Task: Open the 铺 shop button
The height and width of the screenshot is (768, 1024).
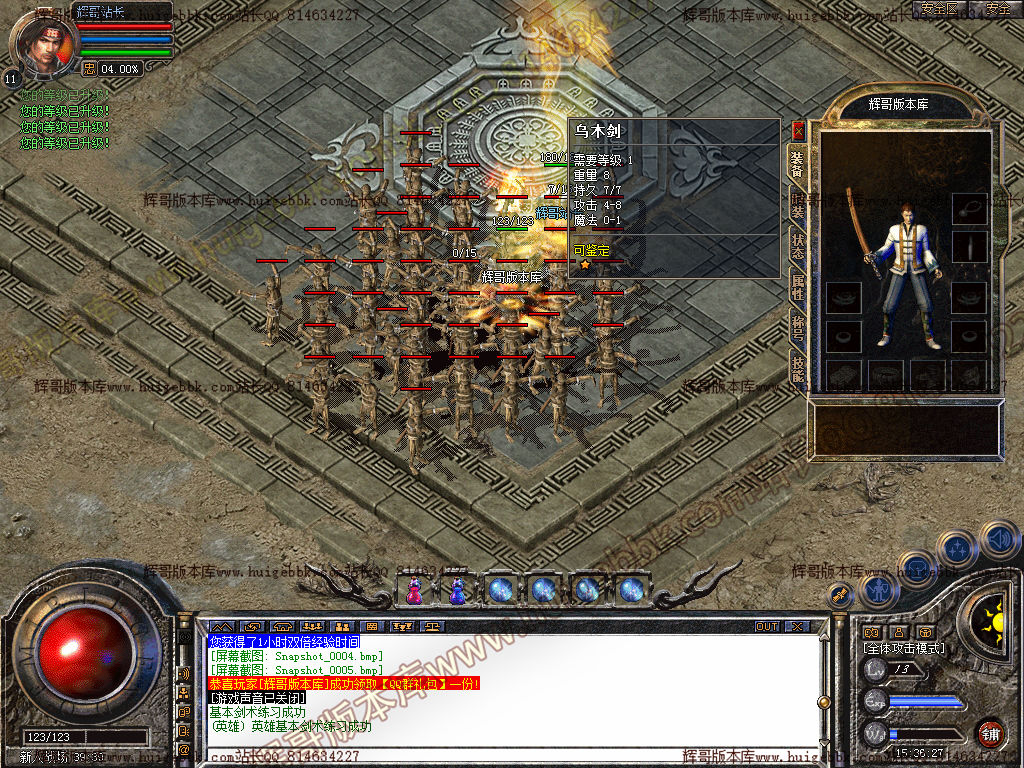Action: tap(990, 733)
